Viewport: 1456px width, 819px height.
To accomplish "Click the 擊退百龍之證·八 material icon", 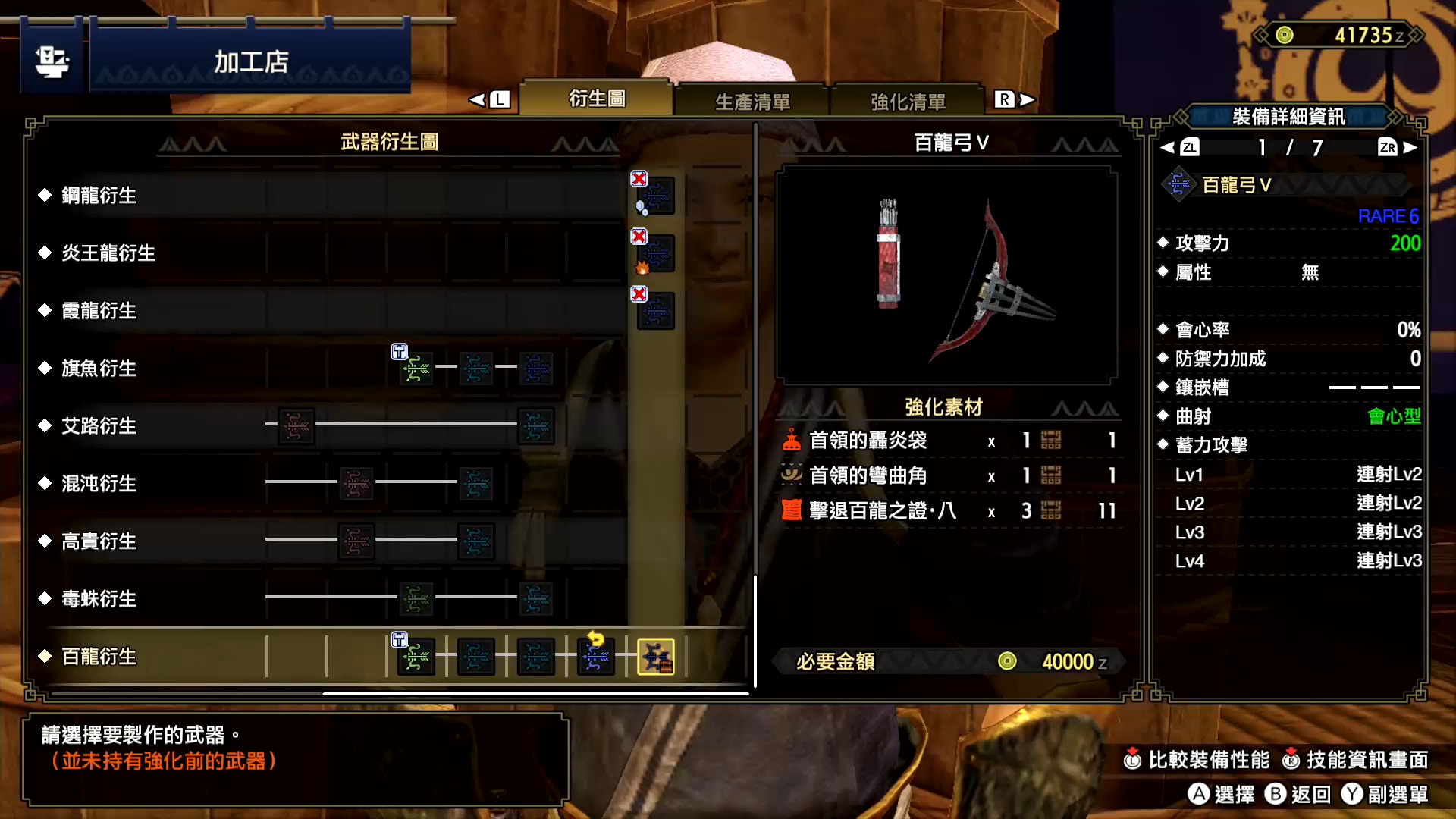I will tap(792, 510).
